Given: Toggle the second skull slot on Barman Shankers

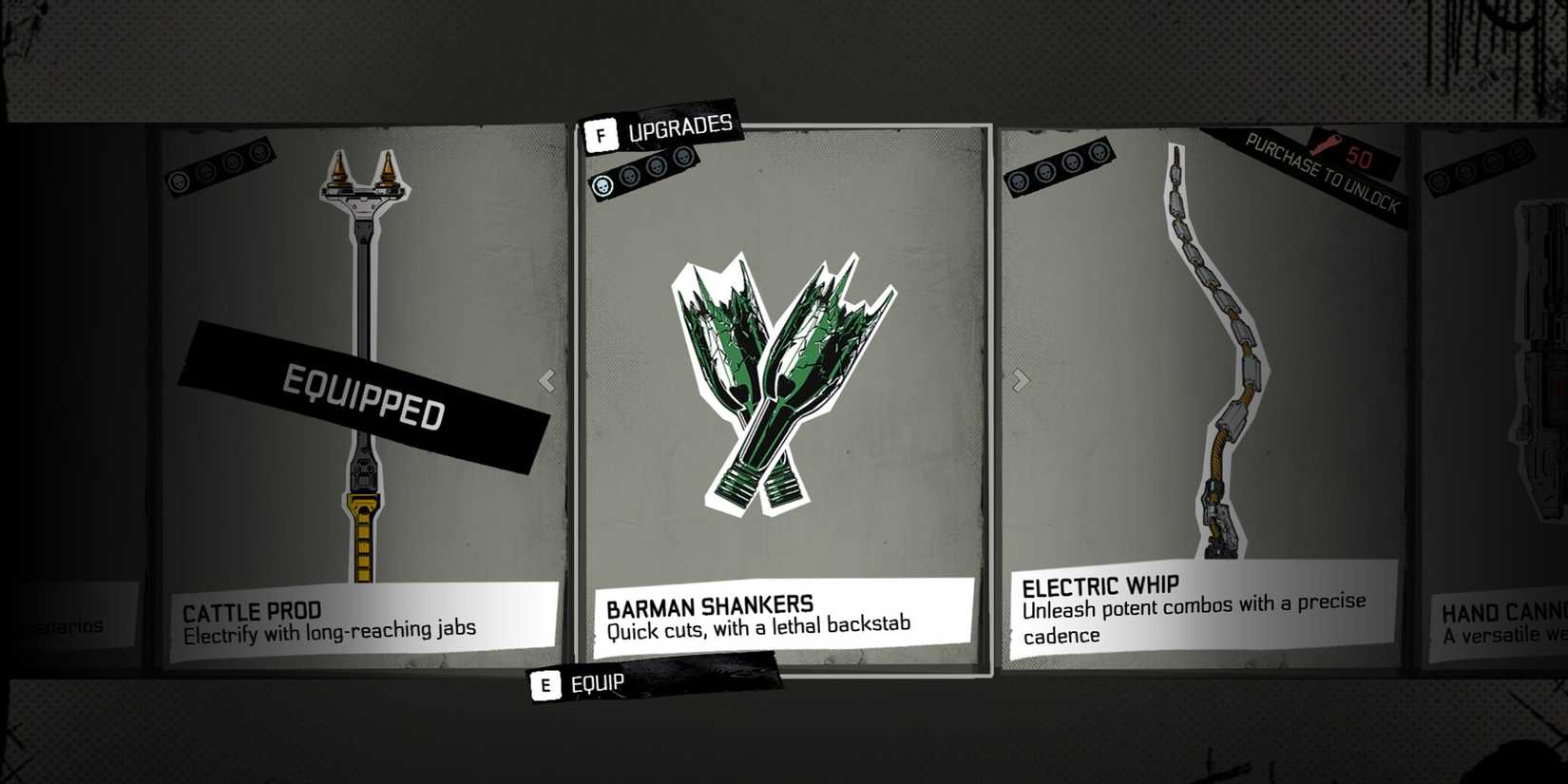Looking at the screenshot, I should (x=630, y=179).
